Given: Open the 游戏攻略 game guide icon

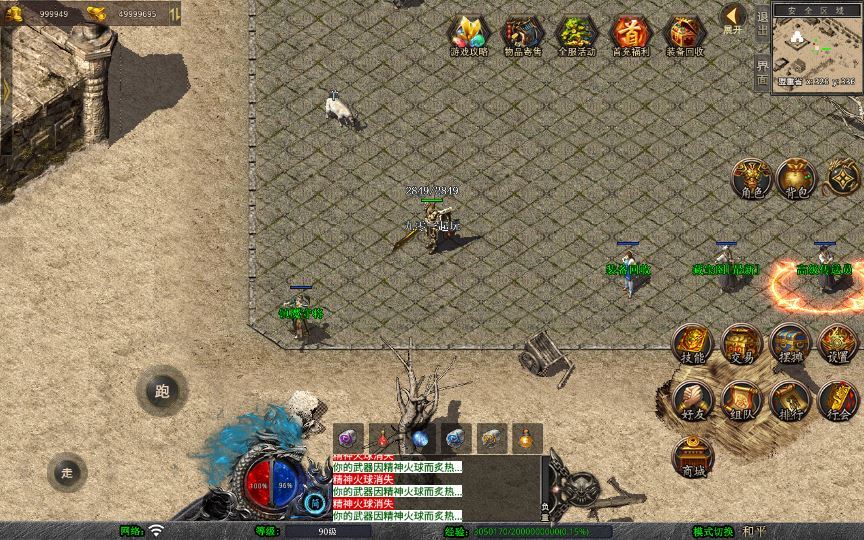Looking at the screenshot, I should tap(468, 35).
